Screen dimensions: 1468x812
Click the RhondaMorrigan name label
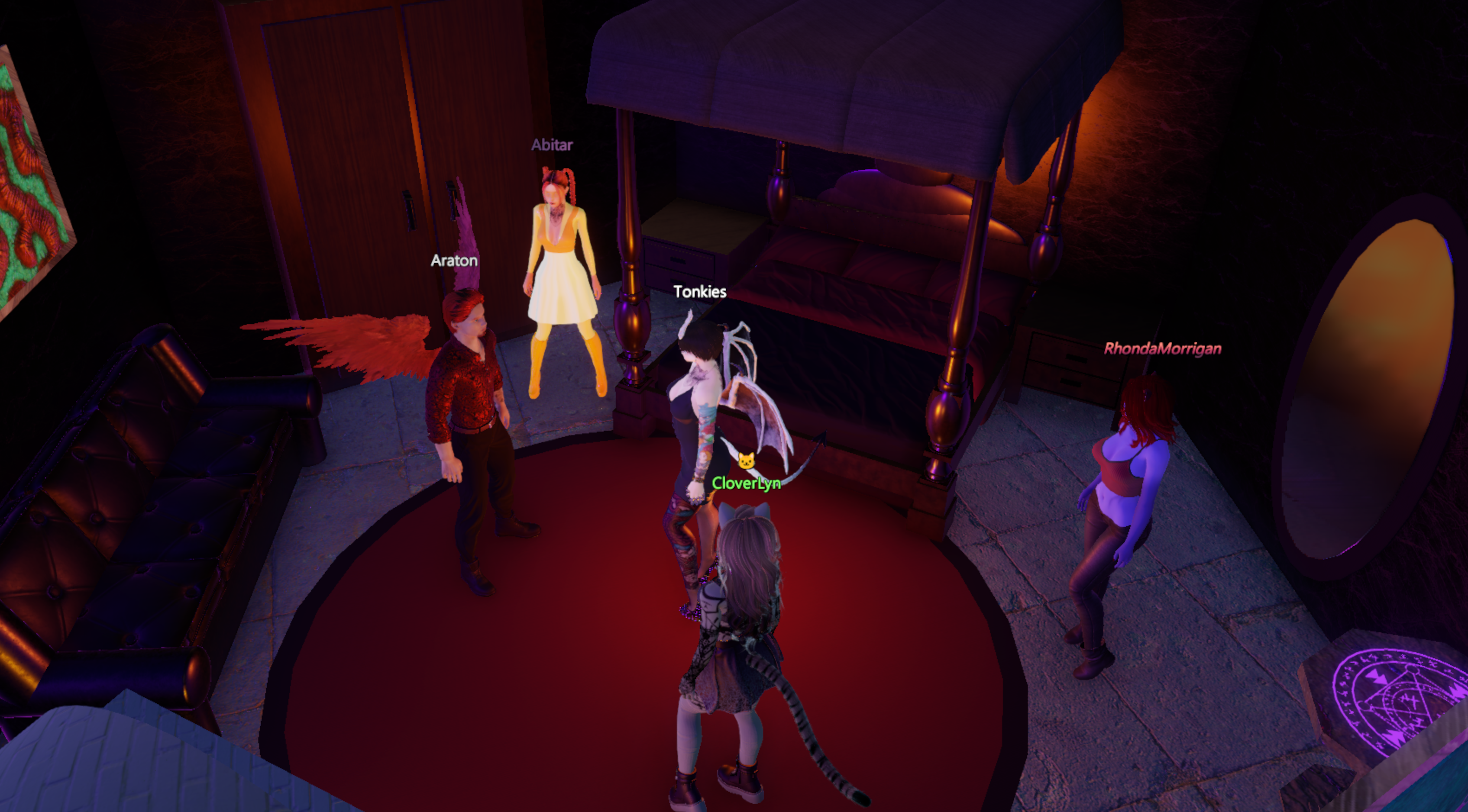click(1163, 348)
